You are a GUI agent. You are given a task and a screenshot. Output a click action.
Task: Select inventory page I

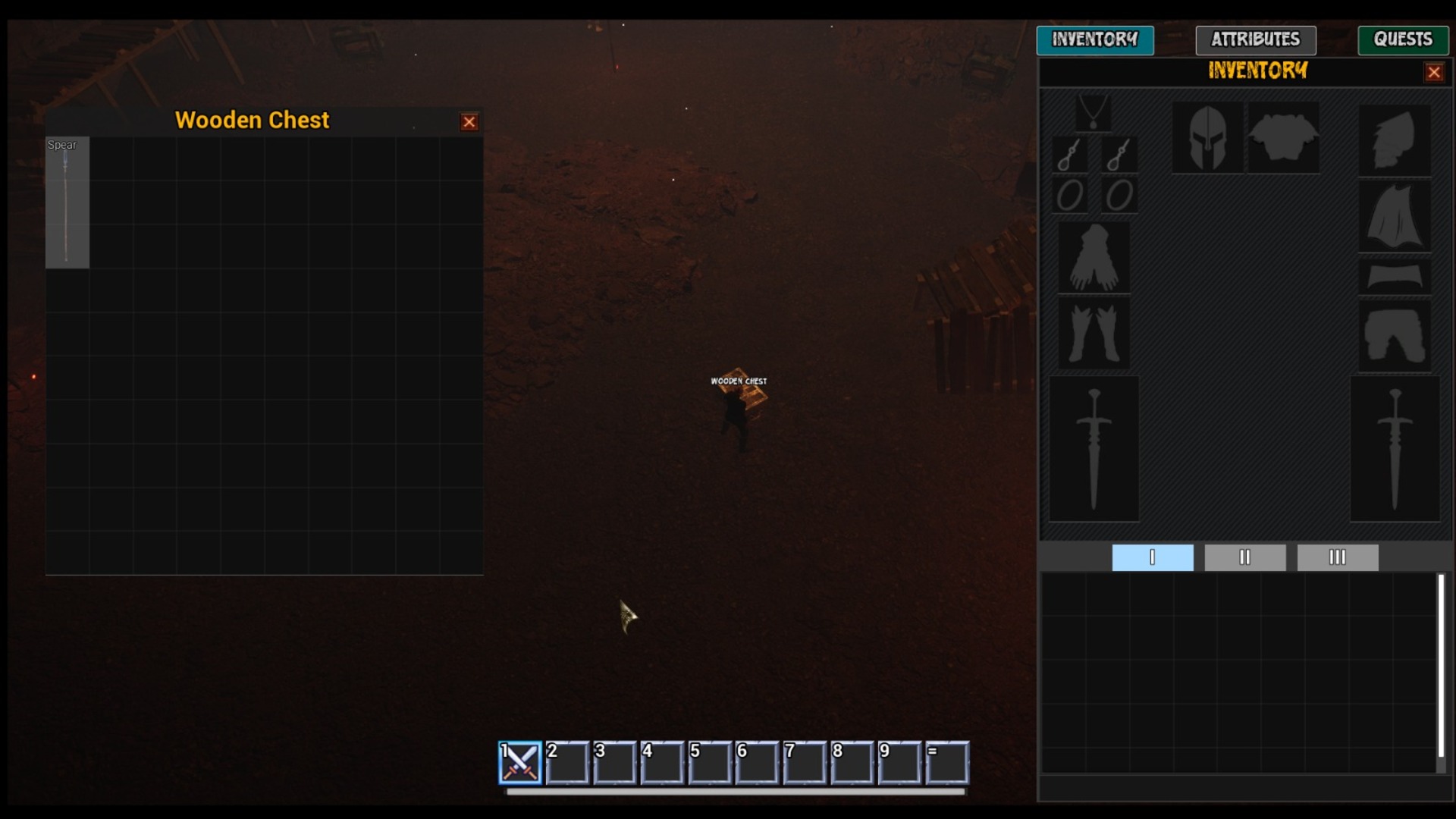tap(1152, 557)
